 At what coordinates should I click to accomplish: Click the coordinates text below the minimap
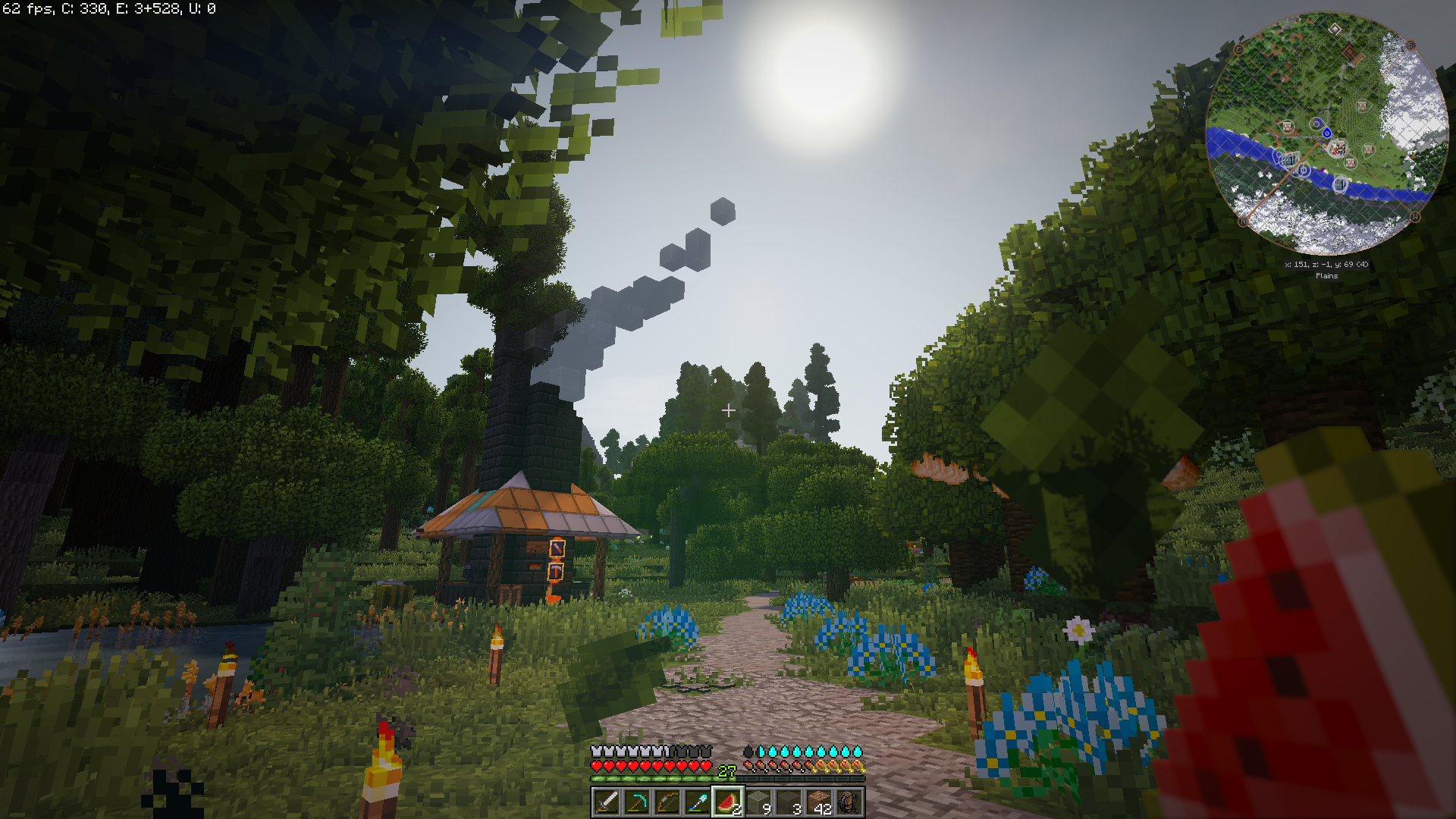point(1326,264)
